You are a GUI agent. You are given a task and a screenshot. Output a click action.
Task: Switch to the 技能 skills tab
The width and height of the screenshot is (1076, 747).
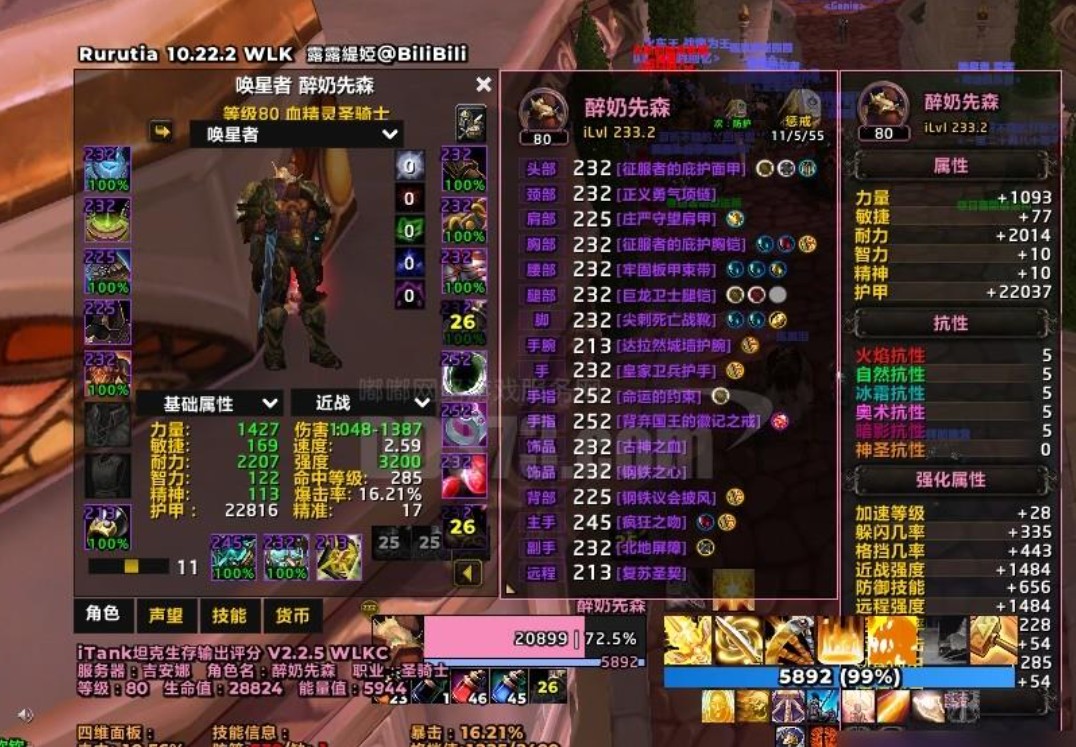[x=229, y=615]
